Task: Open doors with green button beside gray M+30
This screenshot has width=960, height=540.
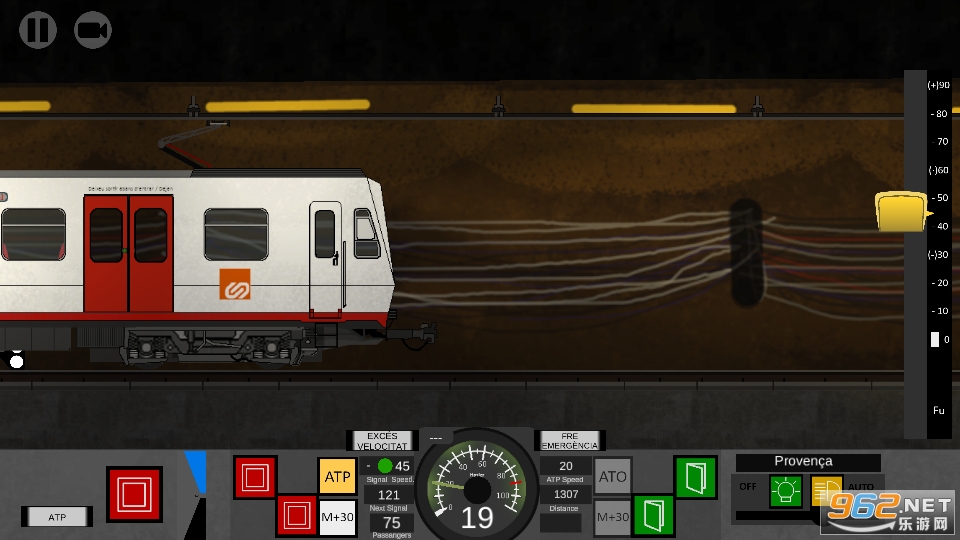Action: pos(654,516)
